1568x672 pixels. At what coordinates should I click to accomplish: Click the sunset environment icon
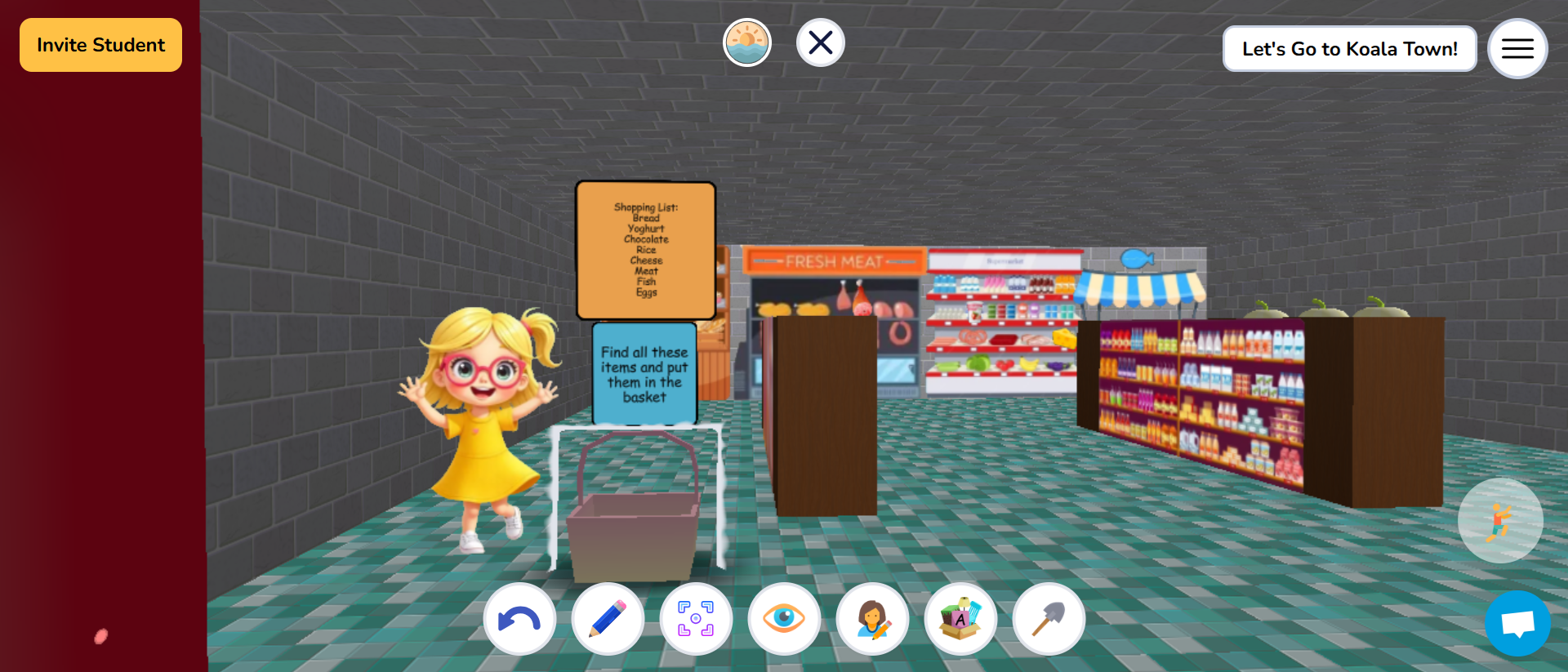pos(746,42)
